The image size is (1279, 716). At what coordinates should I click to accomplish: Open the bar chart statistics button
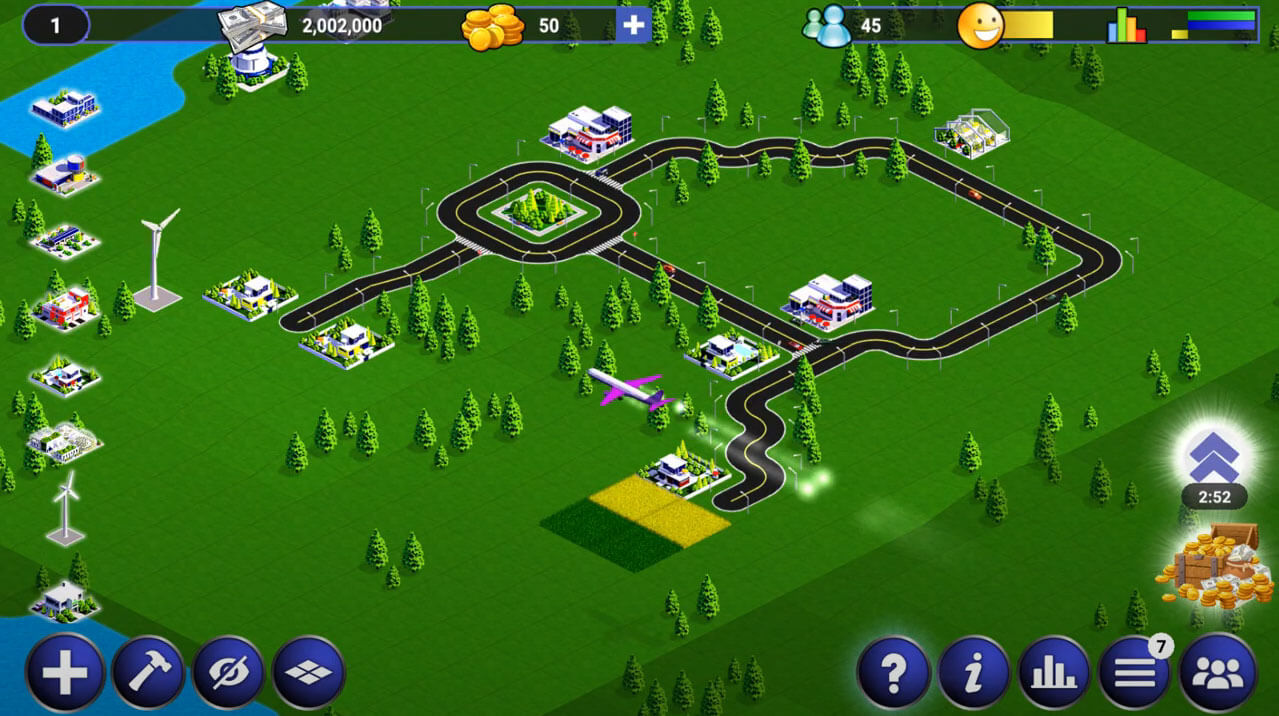[x=1054, y=673]
